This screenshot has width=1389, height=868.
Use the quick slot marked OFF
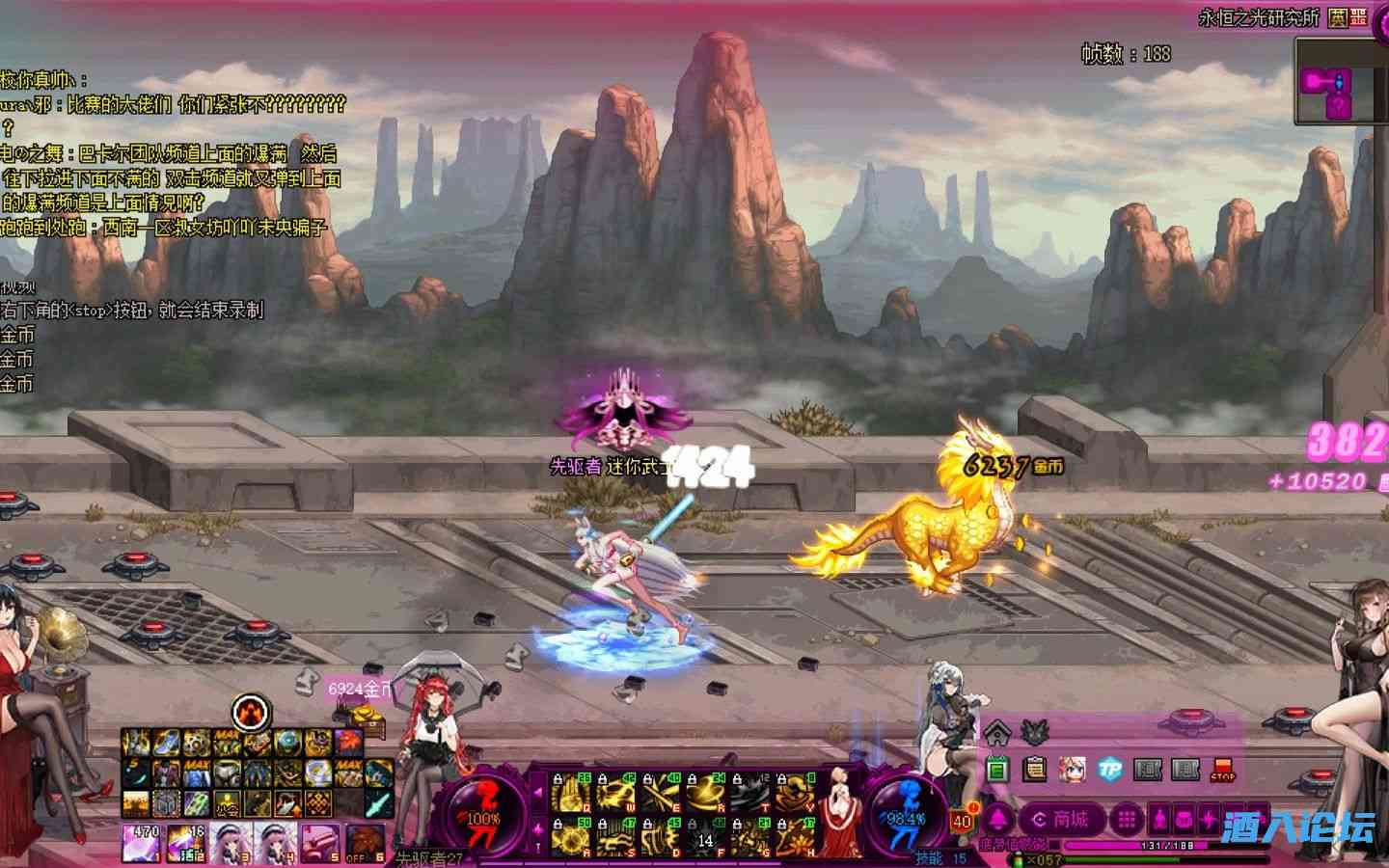pos(365,841)
